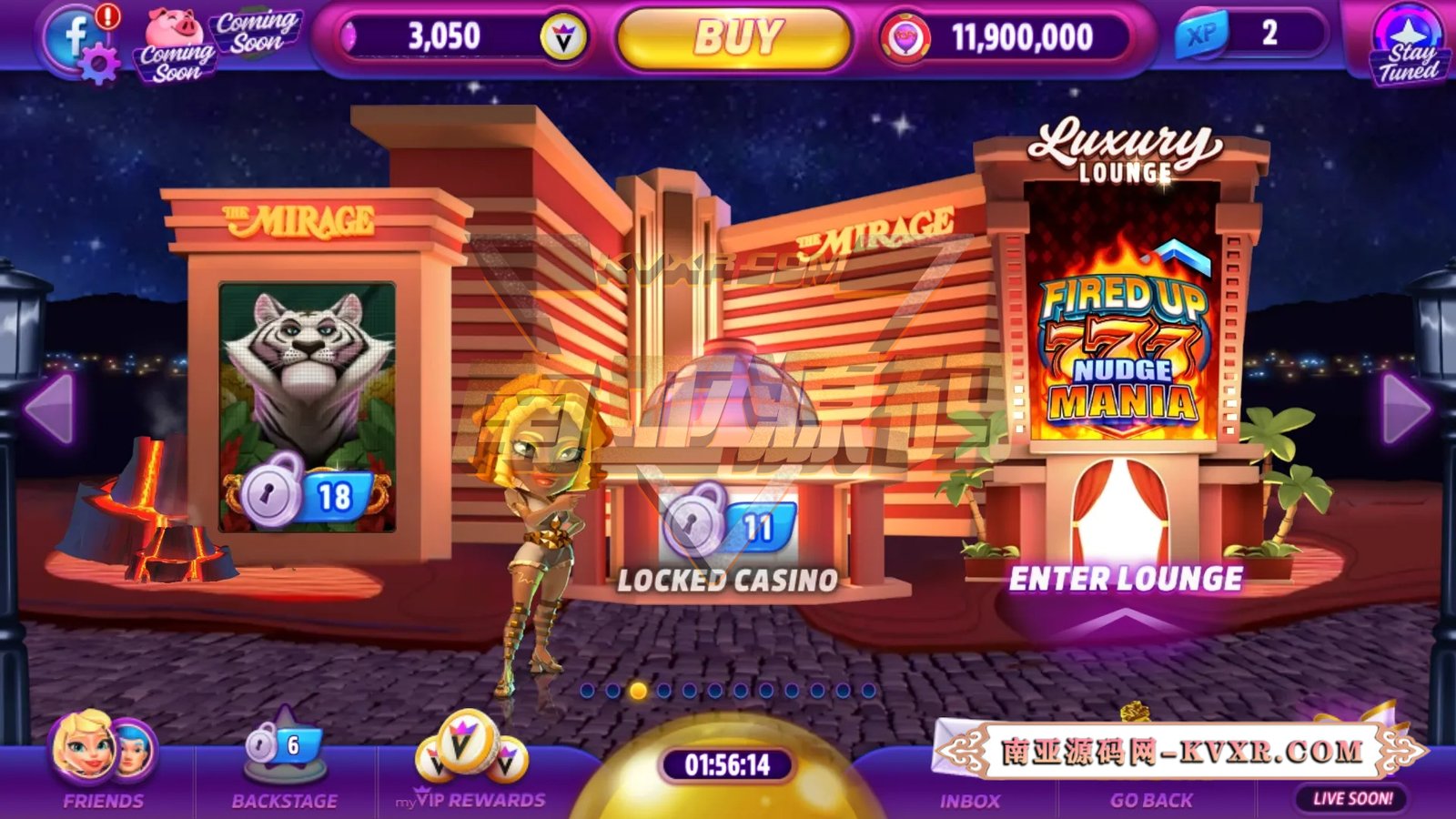Tap Enter Lounge under Fired Up 777
This screenshot has width=1456, height=819.
(x=1128, y=577)
